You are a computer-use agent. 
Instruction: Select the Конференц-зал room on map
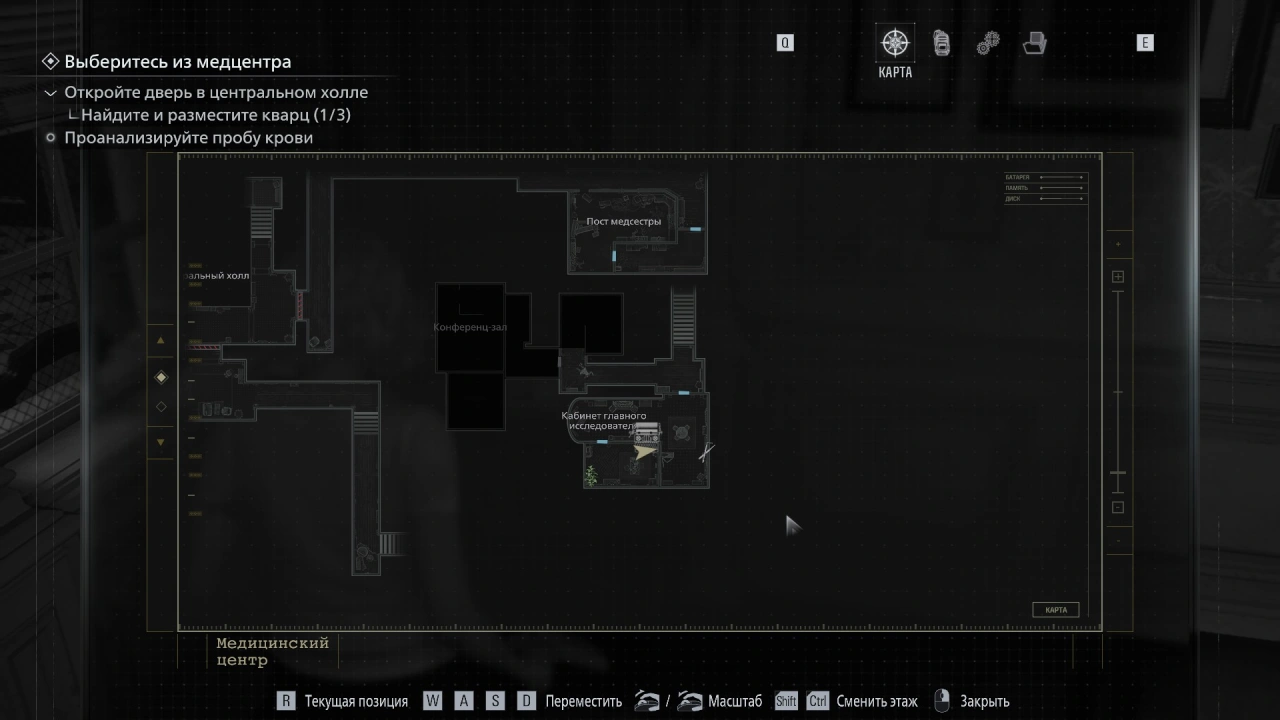(x=470, y=327)
